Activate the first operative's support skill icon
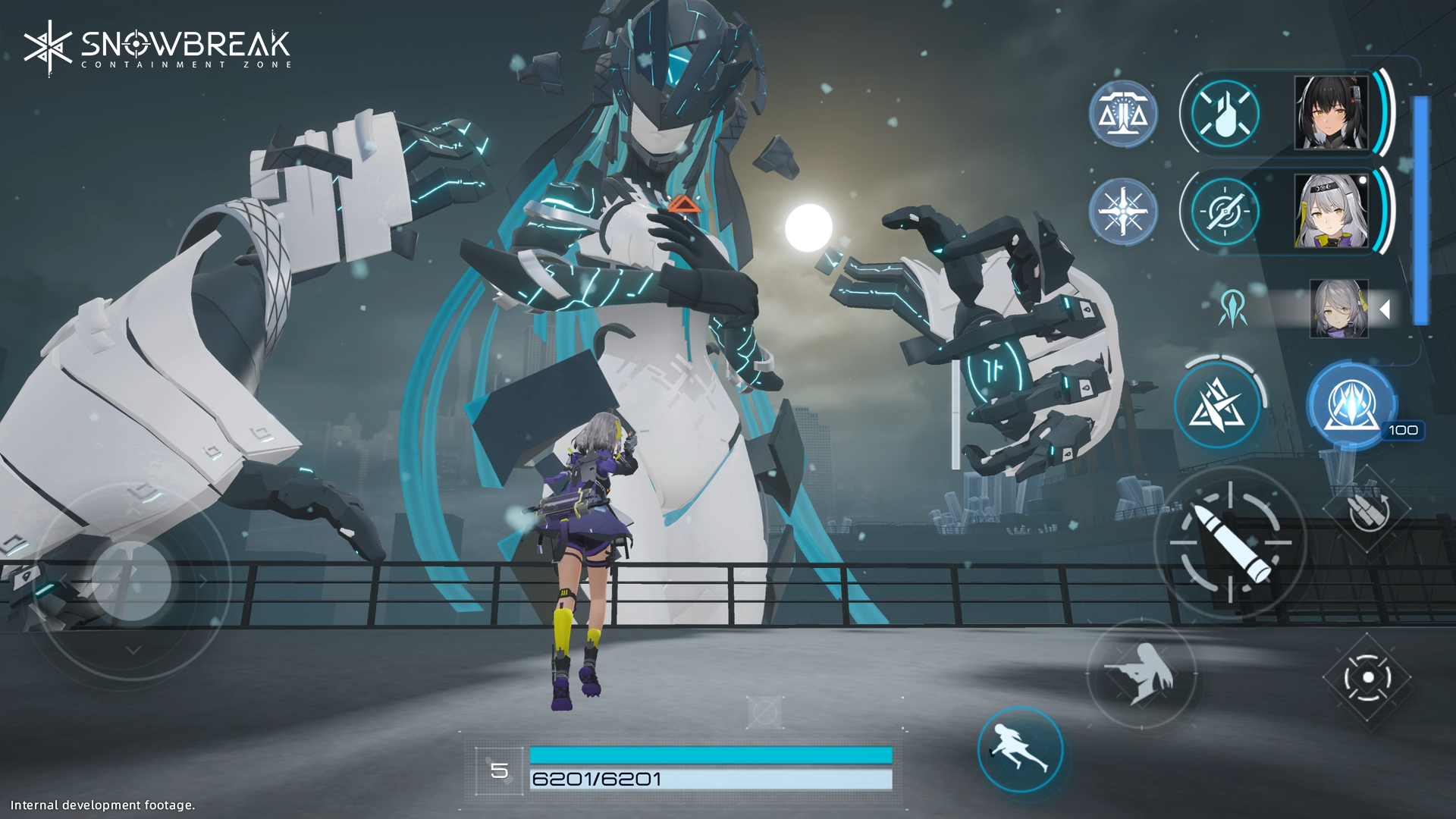Viewport: 1456px width, 819px height. click(x=1224, y=113)
